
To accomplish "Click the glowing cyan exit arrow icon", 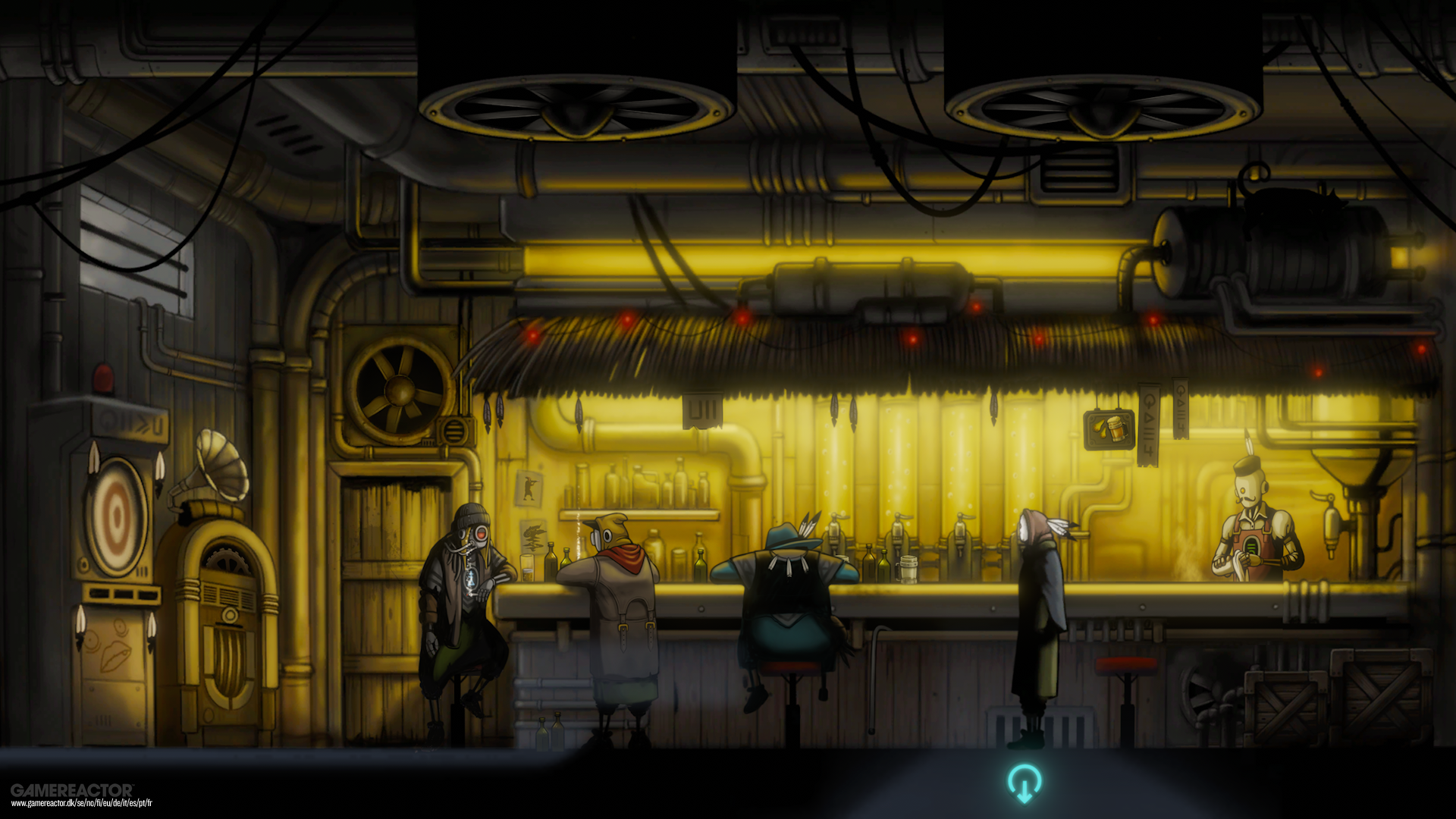I will pyautogui.click(x=1024, y=783).
